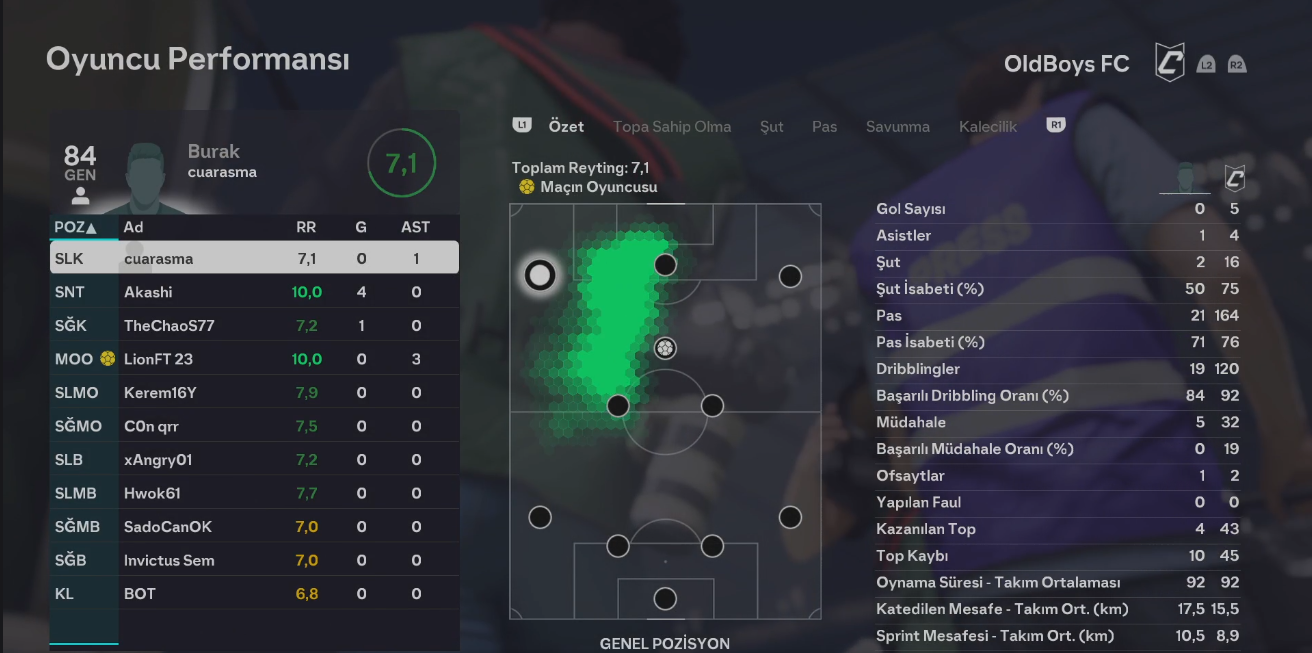The width and height of the screenshot is (1312, 653).
Task: Open the Kalecilik tab
Action: point(987,127)
